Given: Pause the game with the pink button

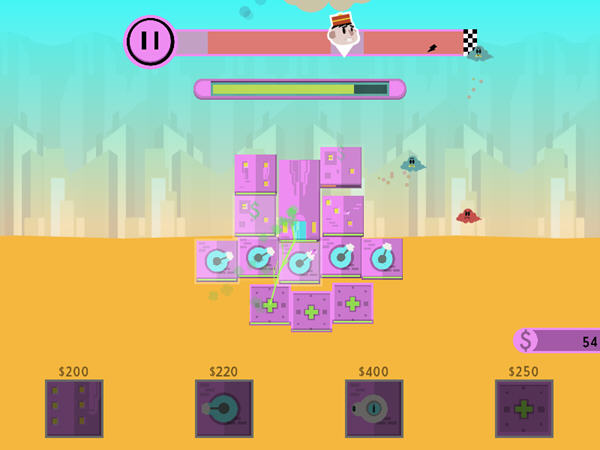Looking at the screenshot, I should 150,42.
